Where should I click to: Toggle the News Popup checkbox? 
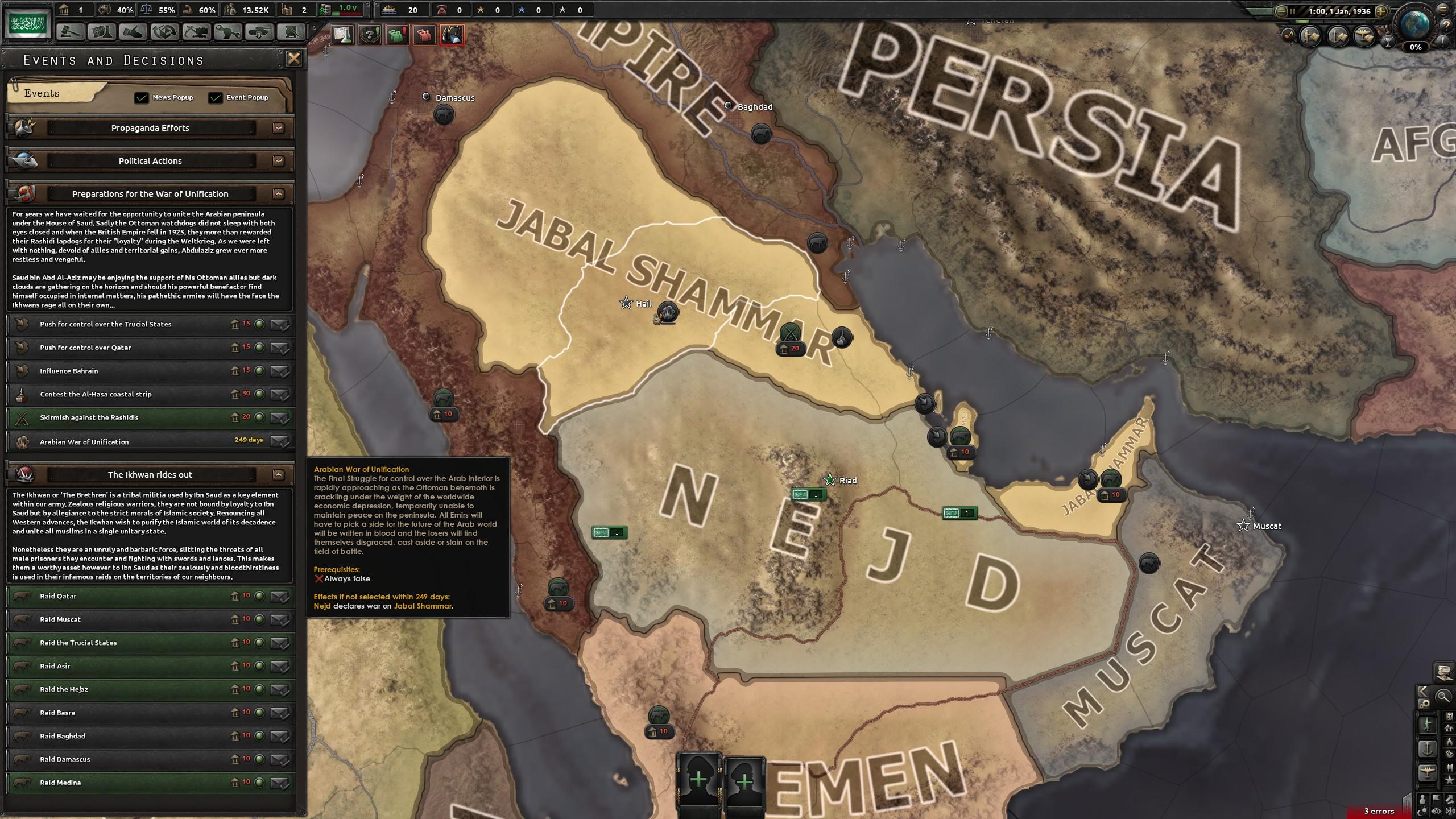point(141,98)
